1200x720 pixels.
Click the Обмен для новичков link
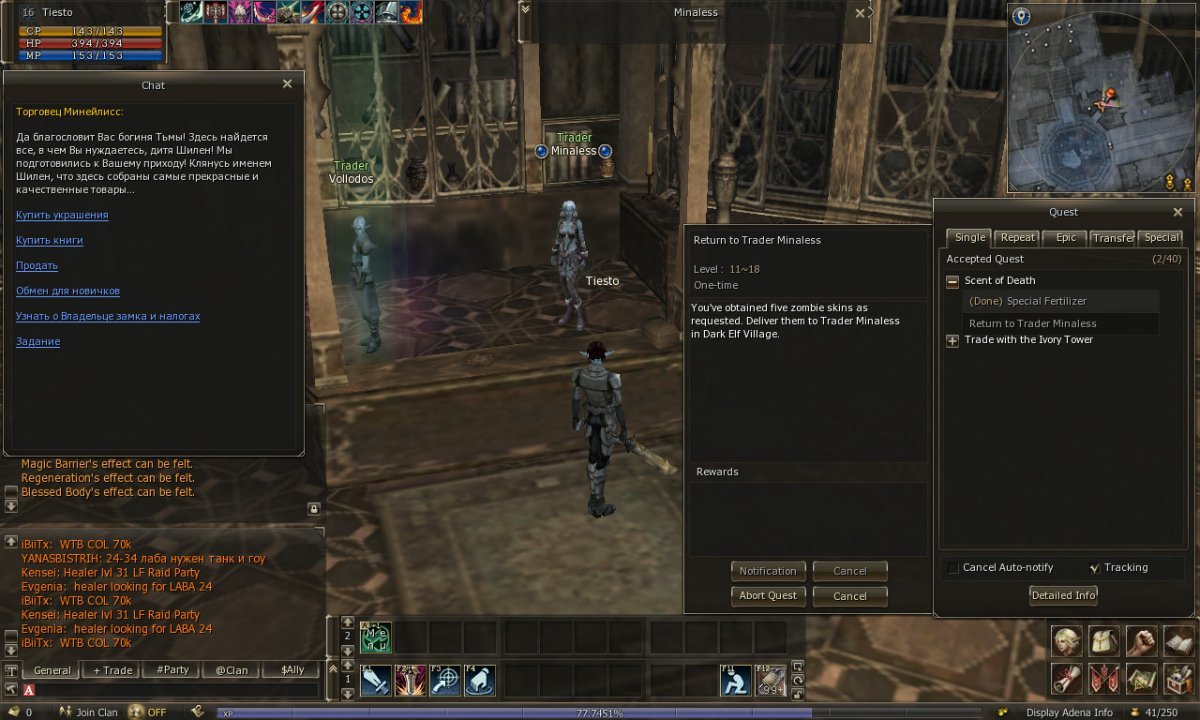point(68,291)
